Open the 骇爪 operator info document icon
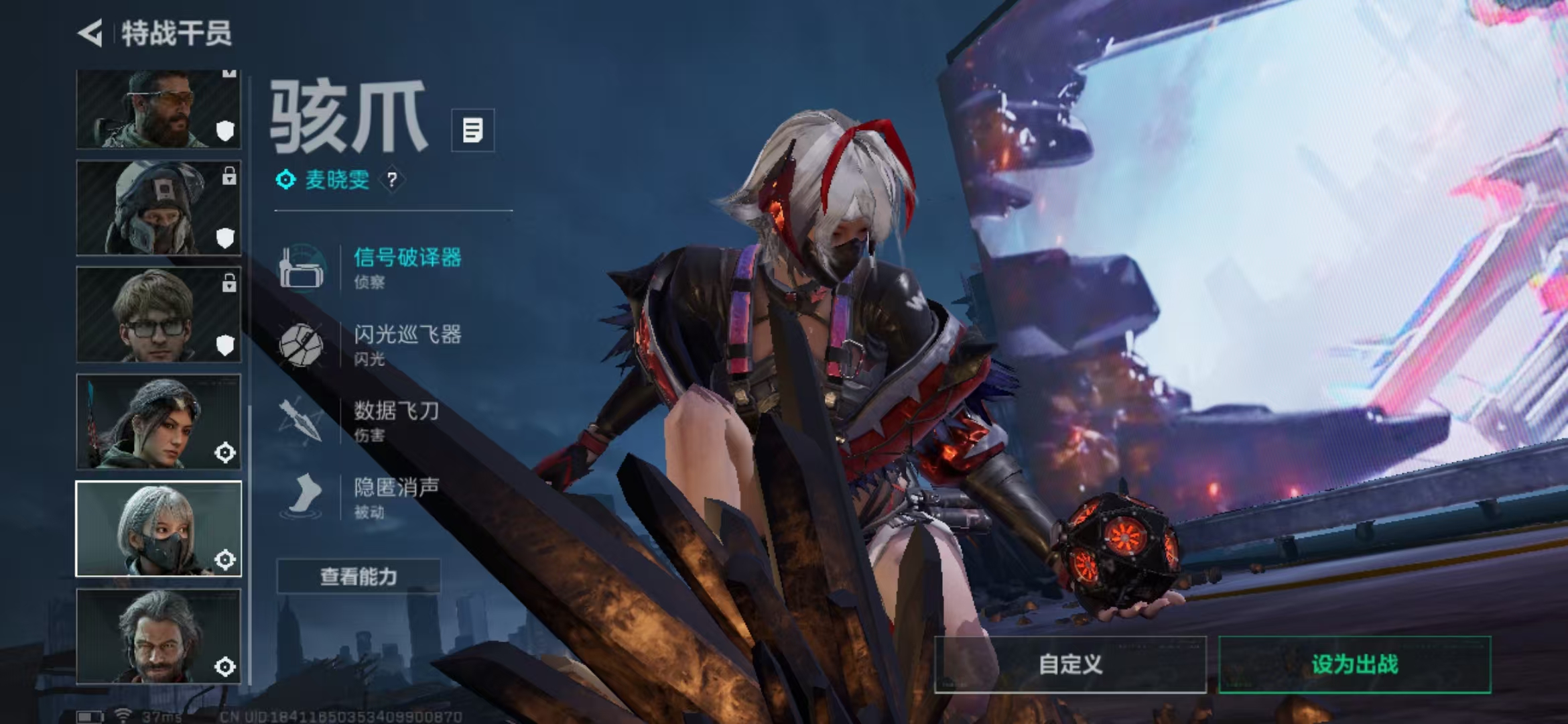 472,130
